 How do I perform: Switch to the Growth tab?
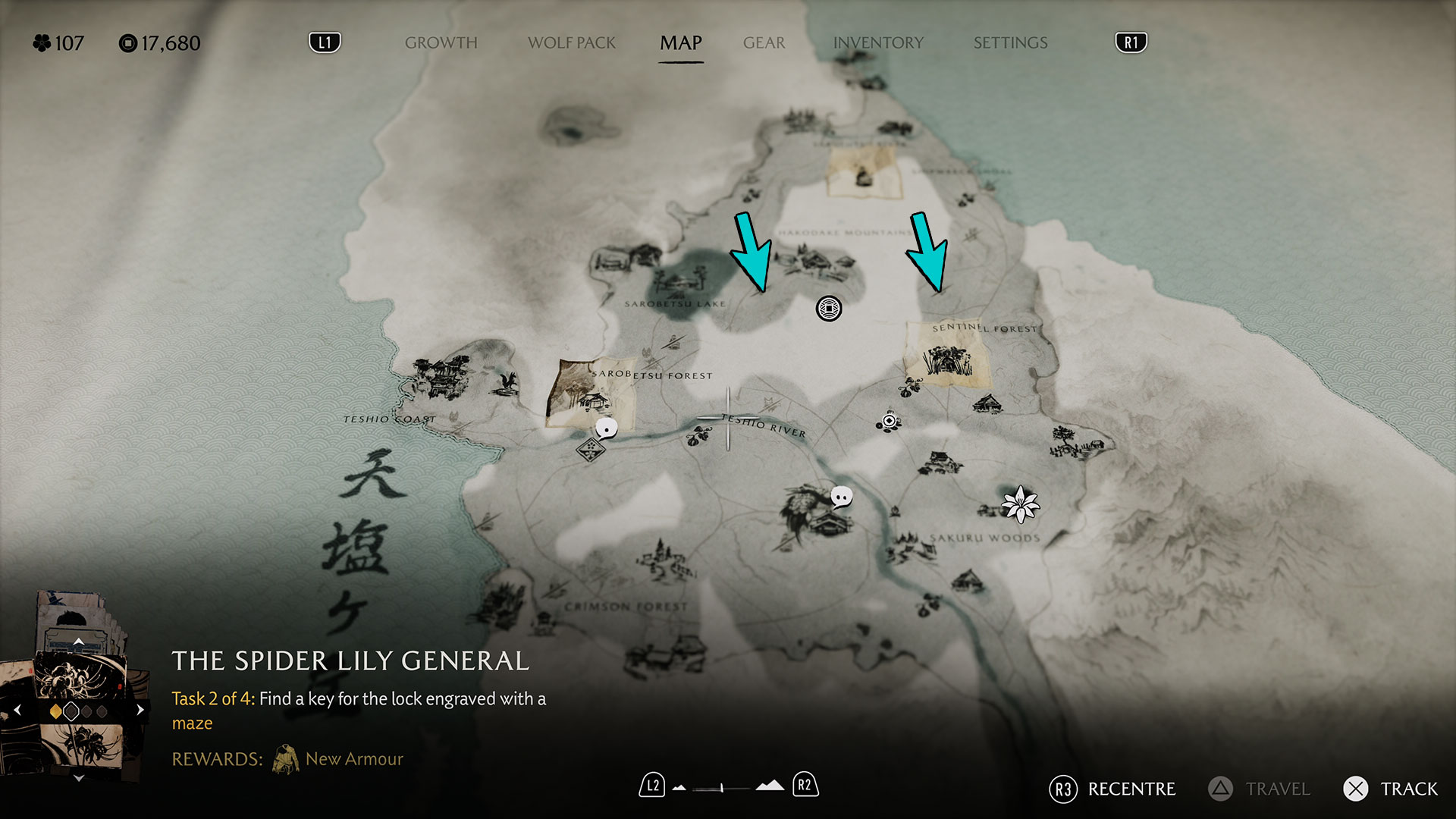441,43
